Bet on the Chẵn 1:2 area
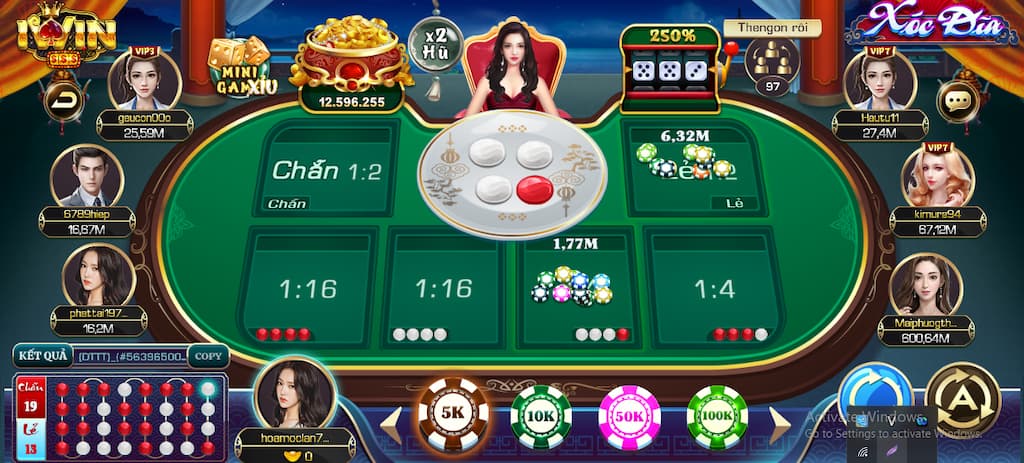1024x463 pixels. click(327, 170)
